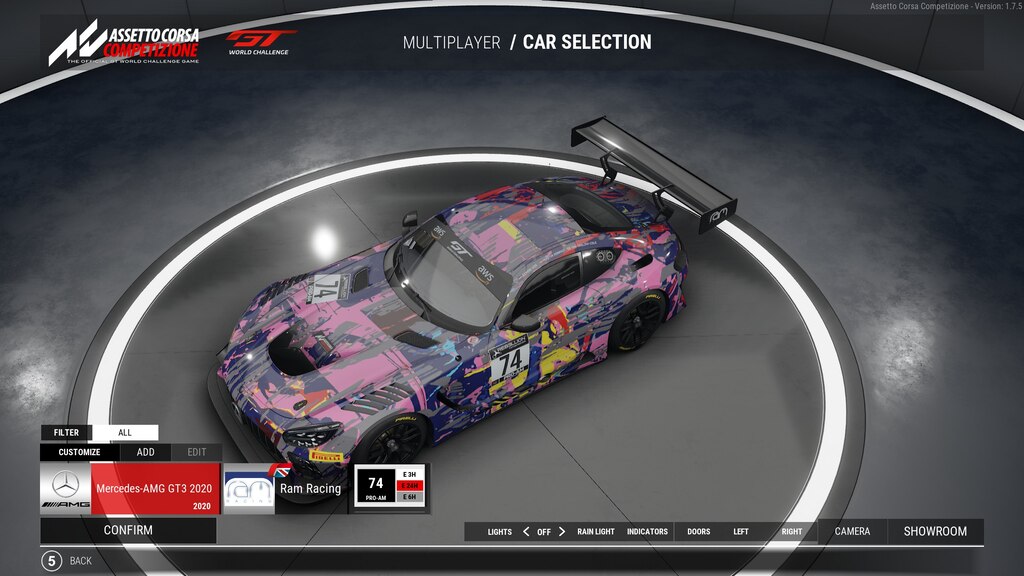Open the right door
The width and height of the screenshot is (1024, 576).
[x=792, y=532]
